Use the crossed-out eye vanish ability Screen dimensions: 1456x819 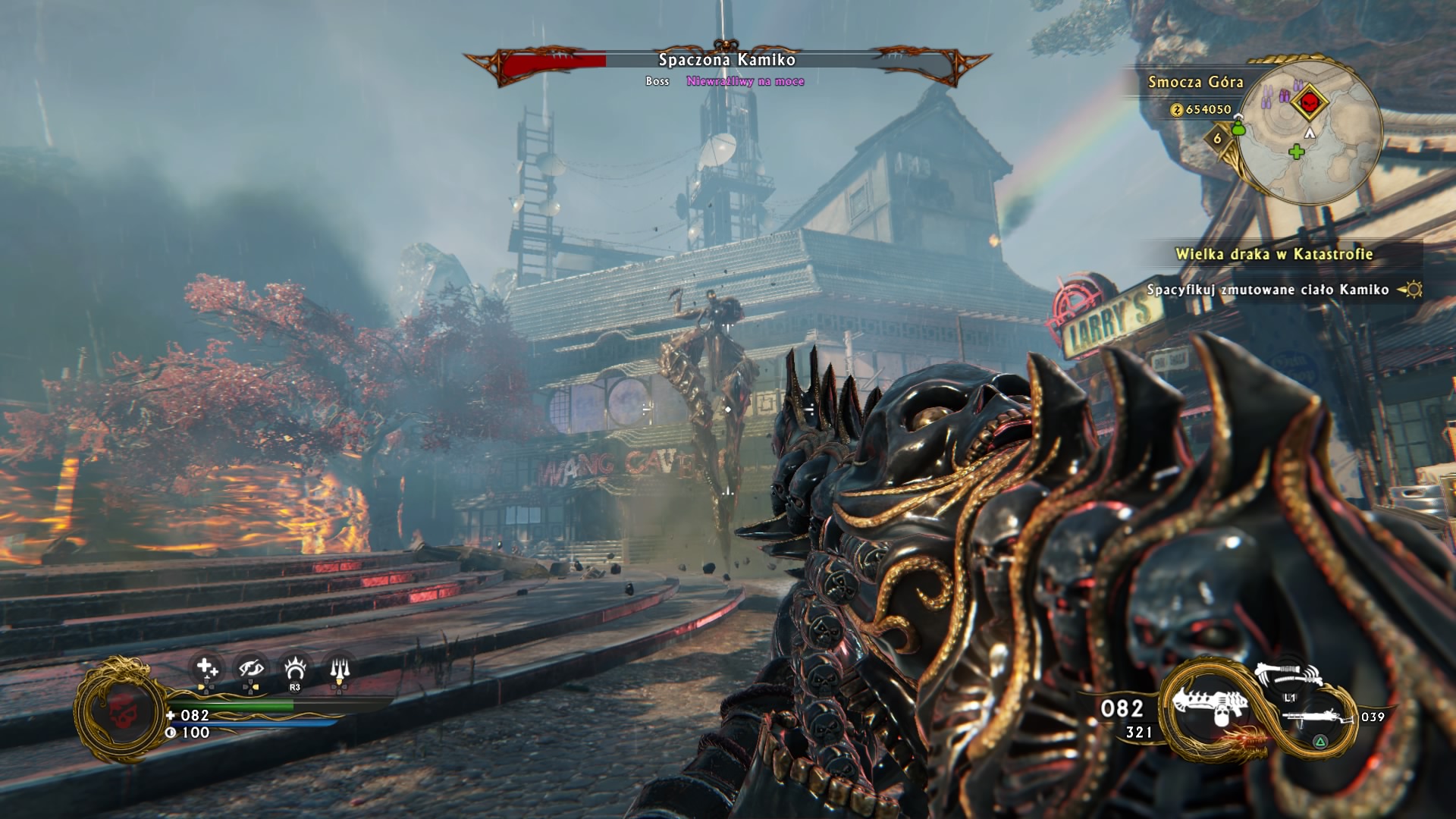pos(250,669)
